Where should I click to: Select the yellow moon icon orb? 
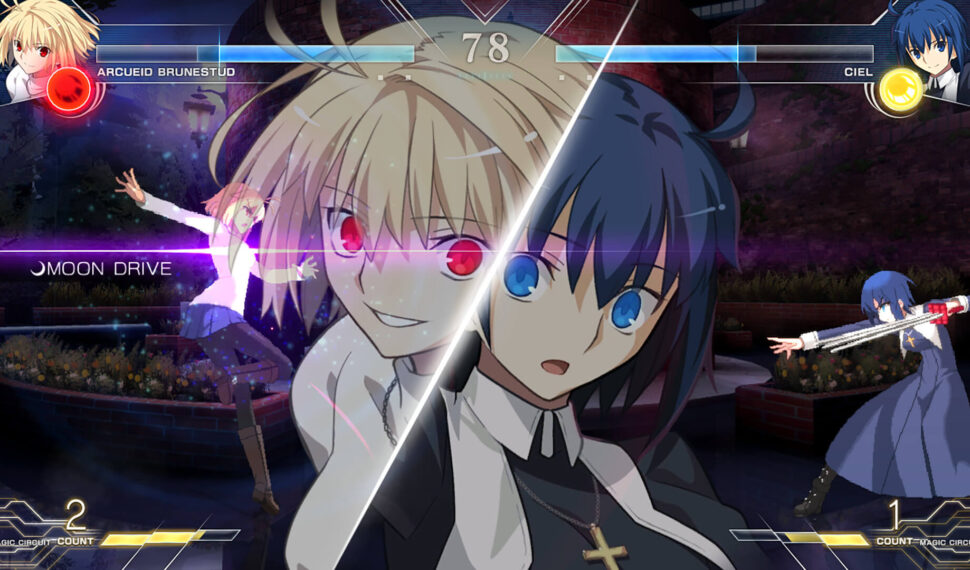pyautogui.click(x=899, y=90)
